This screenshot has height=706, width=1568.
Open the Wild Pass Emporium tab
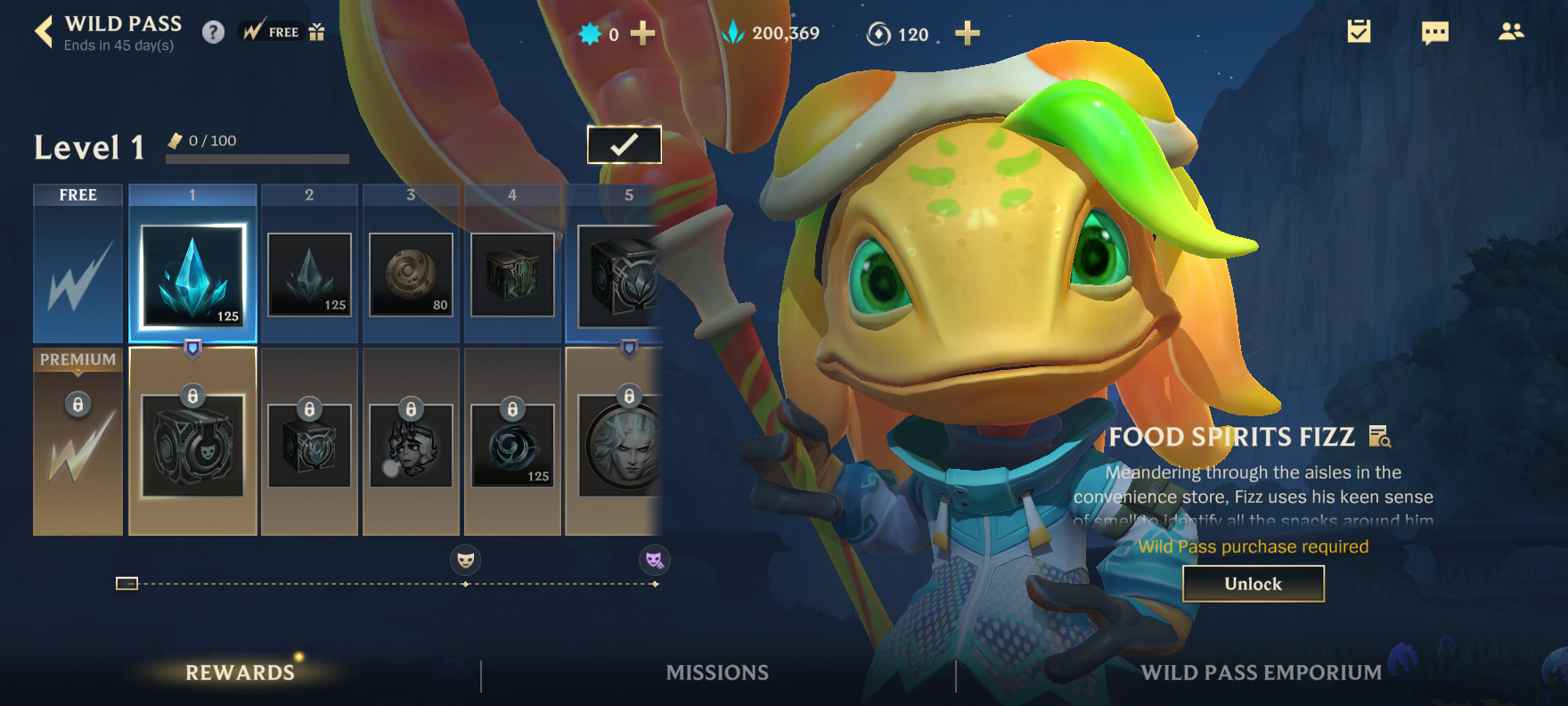1261,673
